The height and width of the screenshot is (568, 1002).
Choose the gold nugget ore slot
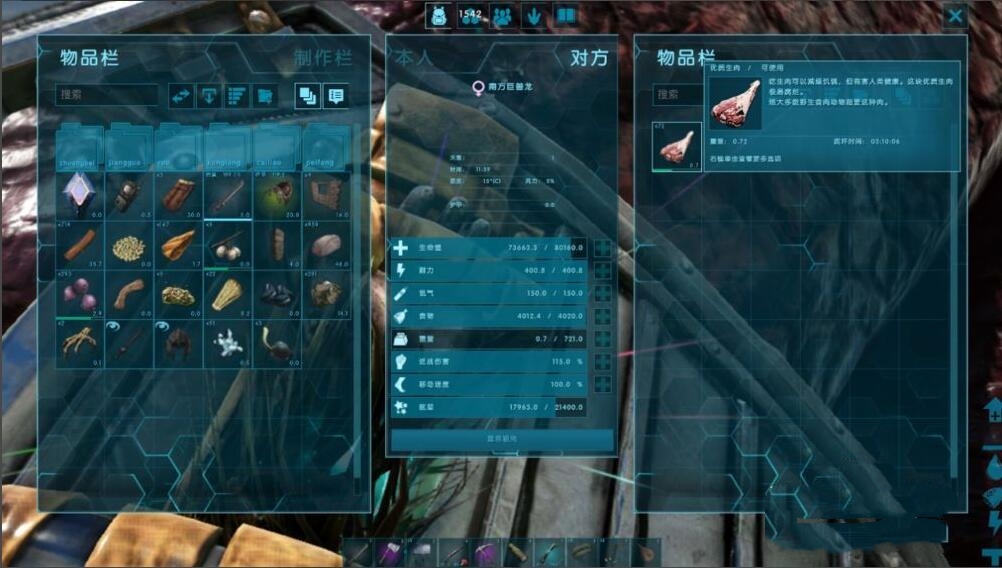click(x=179, y=295)
